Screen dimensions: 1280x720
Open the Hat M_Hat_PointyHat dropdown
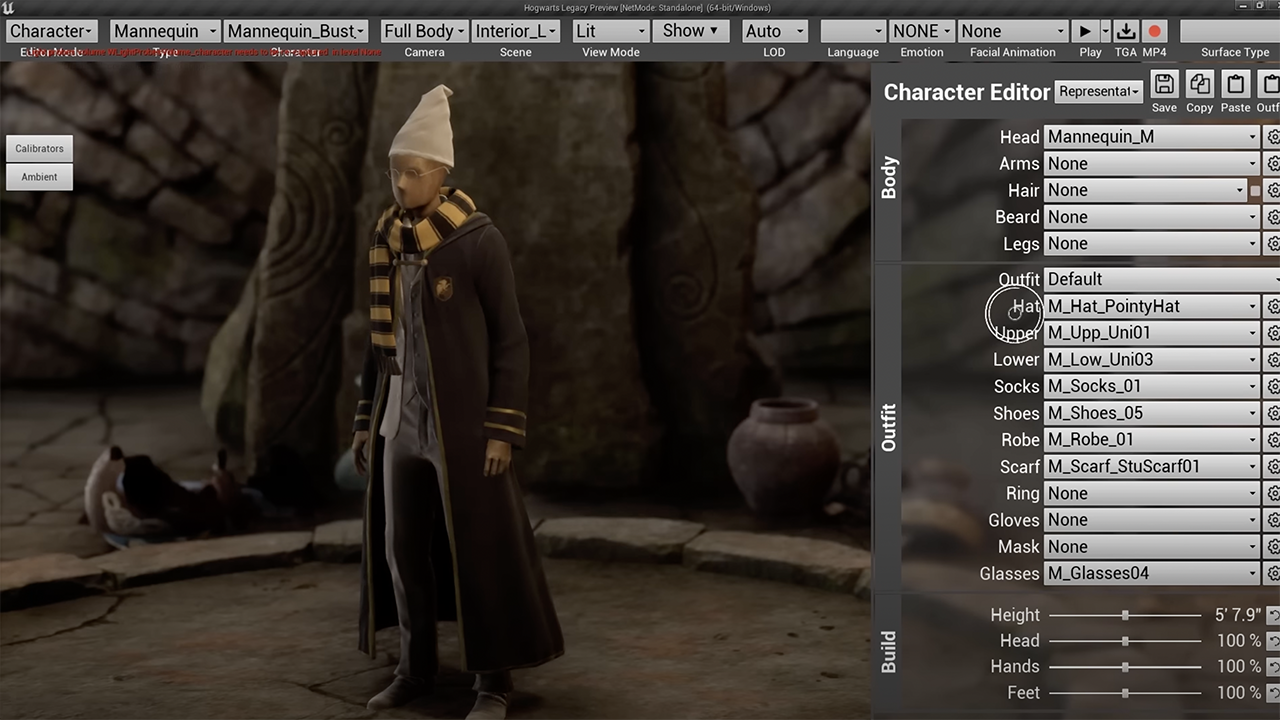point(1151,306)
